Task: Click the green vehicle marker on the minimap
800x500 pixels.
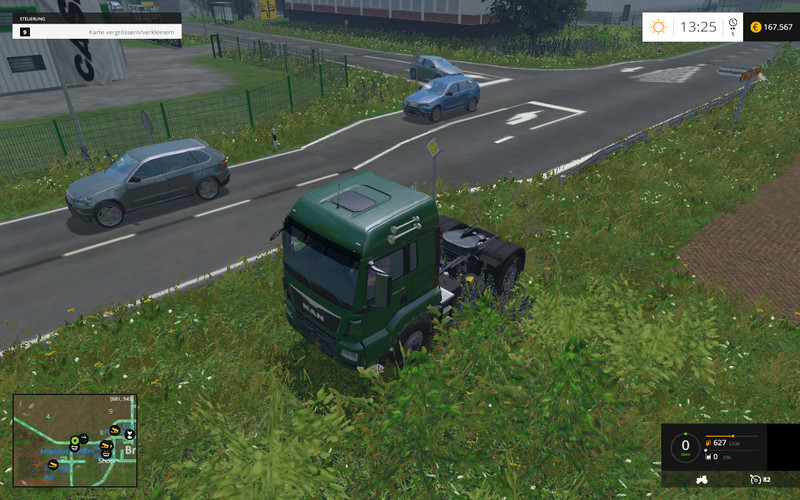Action: pyautogui.click(x=75, y=440)
